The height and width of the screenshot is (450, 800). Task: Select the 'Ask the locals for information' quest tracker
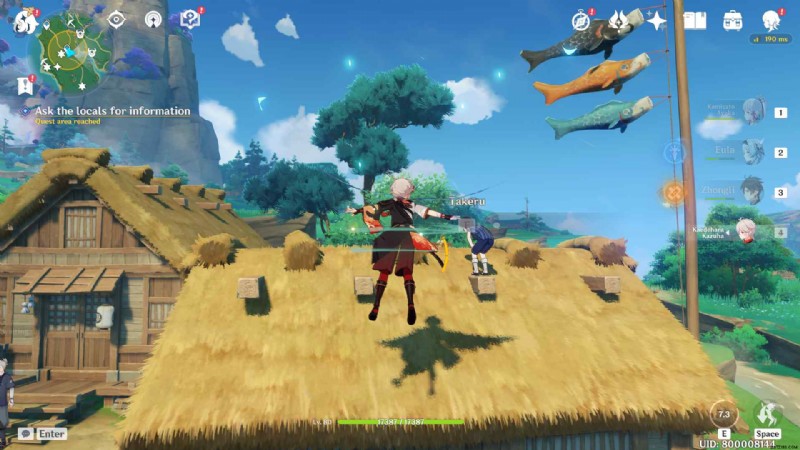[x=113, y=111]
